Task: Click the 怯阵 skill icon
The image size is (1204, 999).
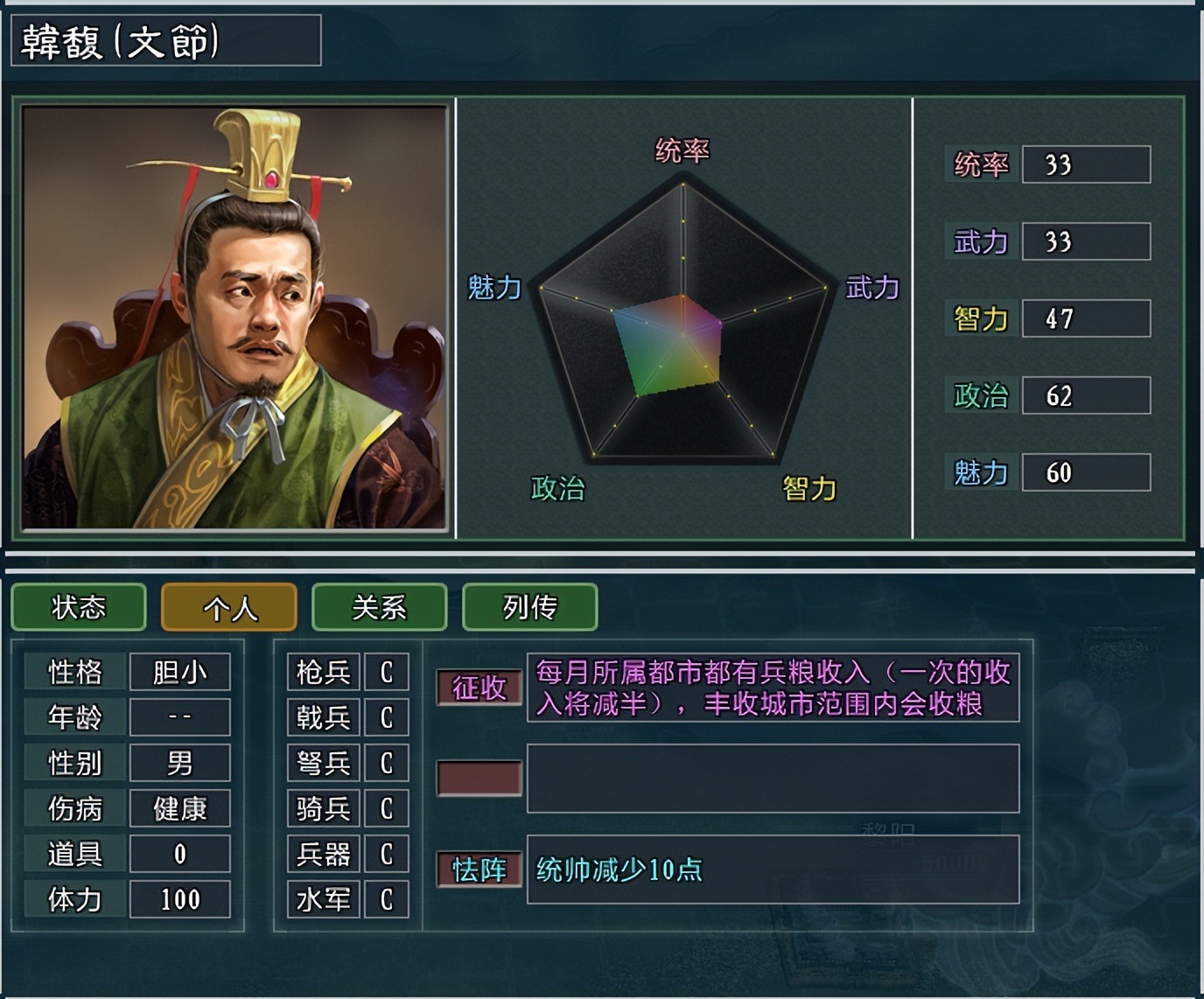Action: [x=479, y=870]
